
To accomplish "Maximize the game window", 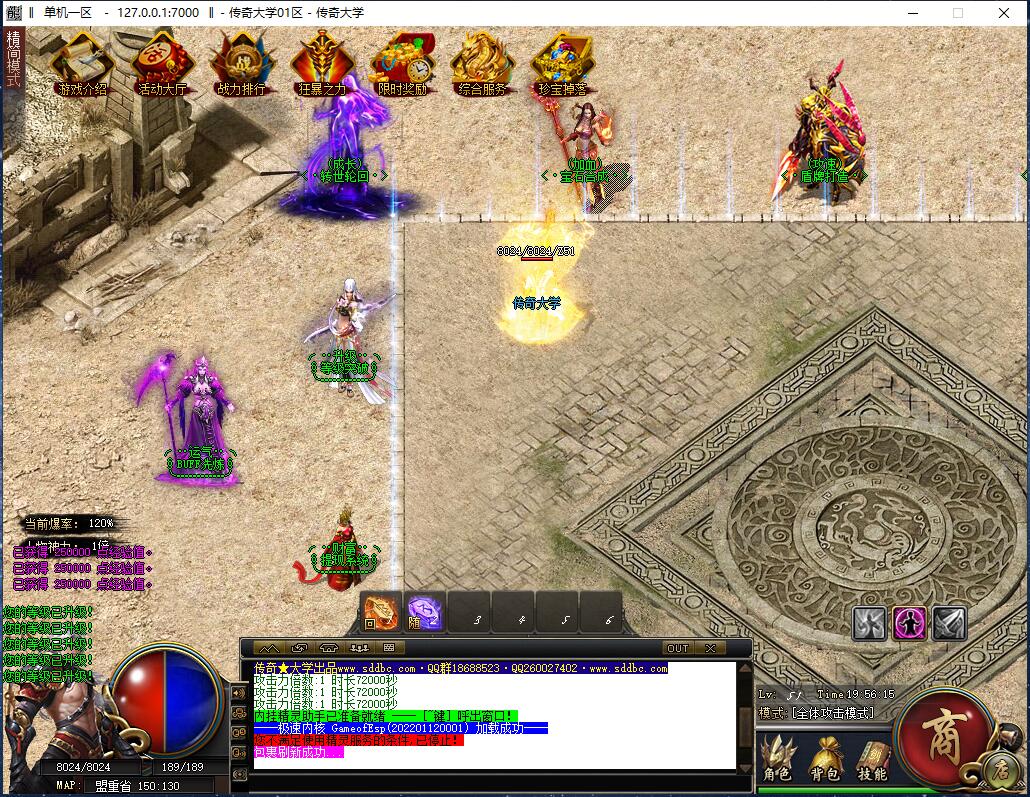I will (x=958, y=13).
